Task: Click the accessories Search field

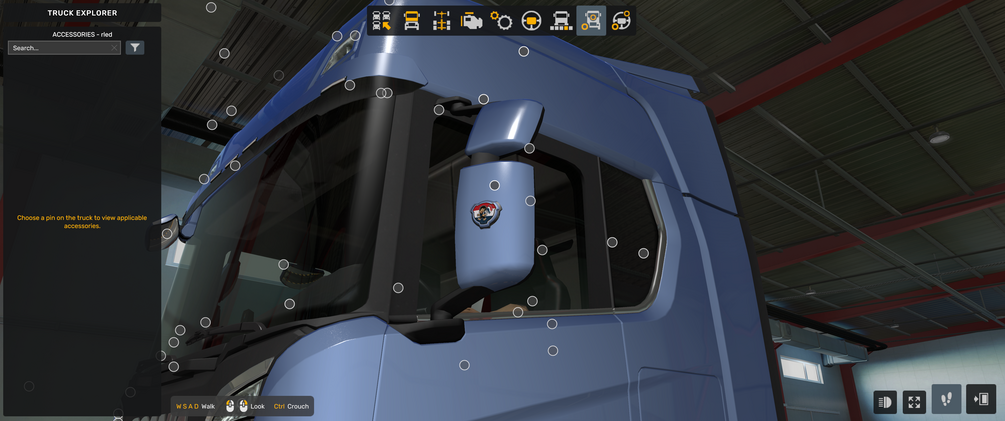Action: coord(60,48)
